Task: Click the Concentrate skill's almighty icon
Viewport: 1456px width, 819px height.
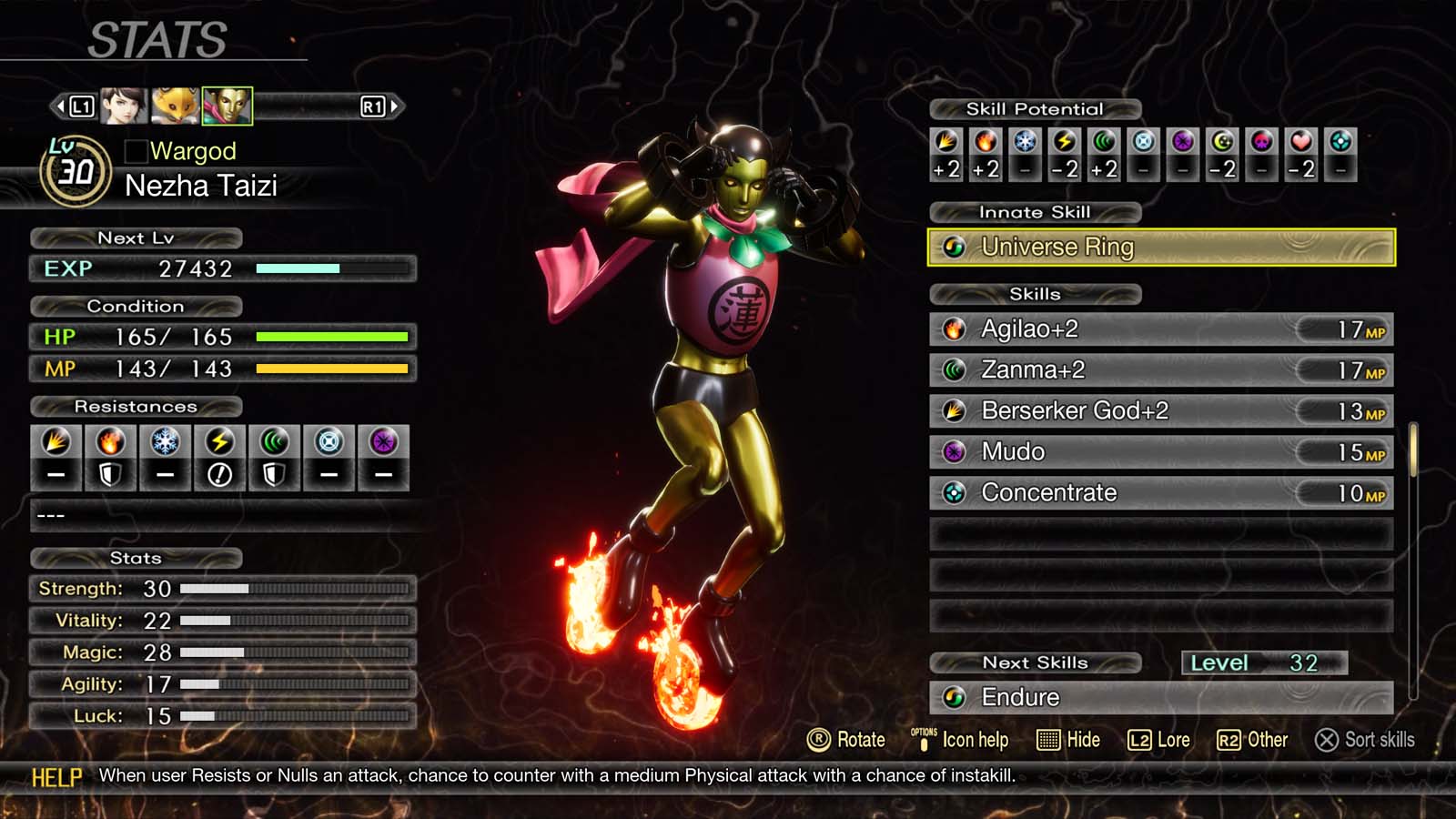Action: tap(955, 493)
